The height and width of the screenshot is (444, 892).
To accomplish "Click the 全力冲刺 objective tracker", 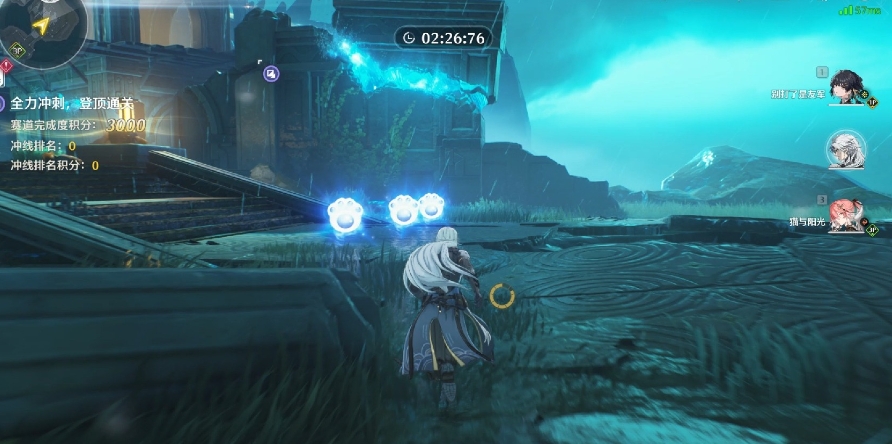I will (x=70, y=103).
